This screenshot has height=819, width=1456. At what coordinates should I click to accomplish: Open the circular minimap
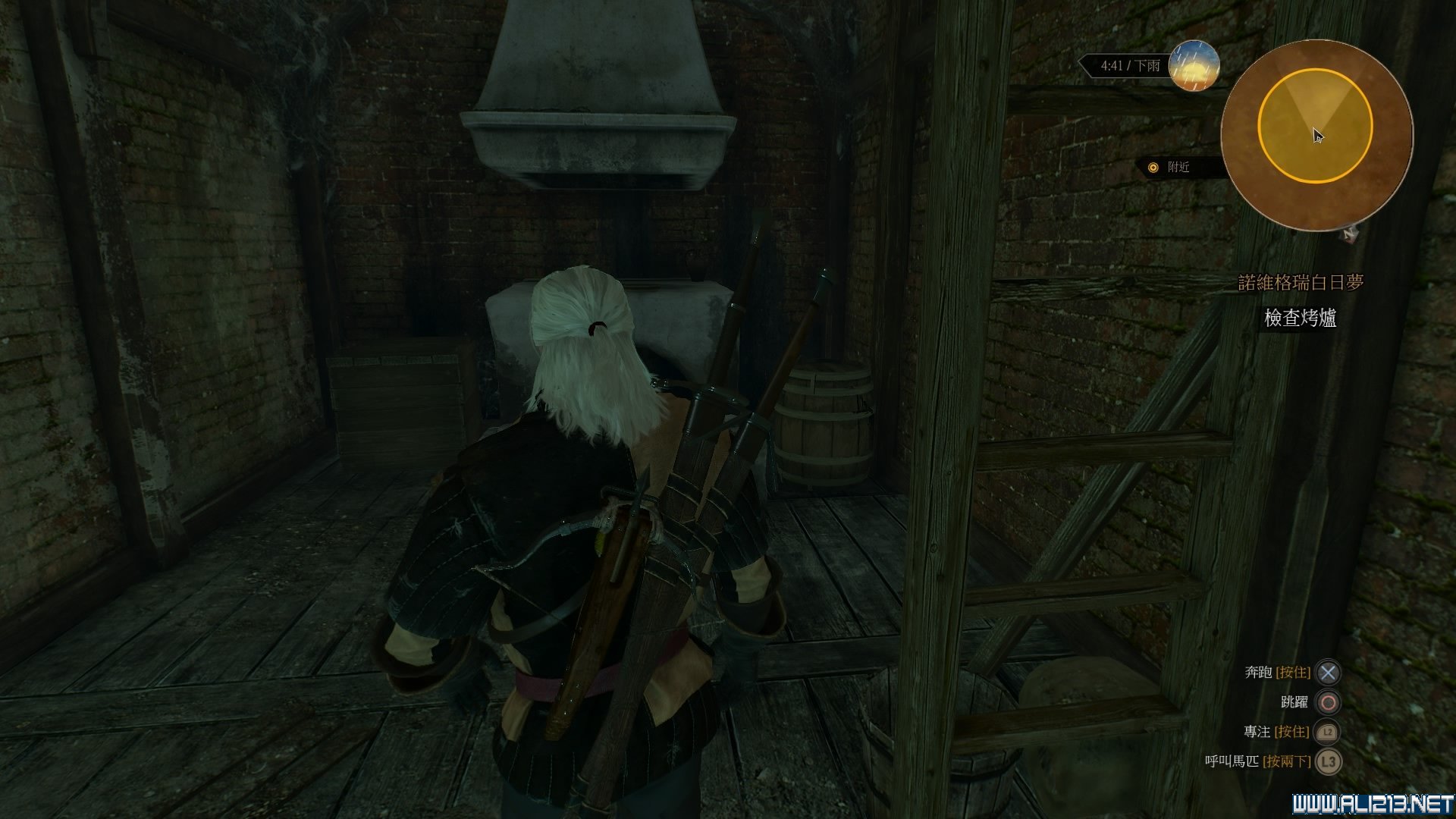click(1316, 135)
